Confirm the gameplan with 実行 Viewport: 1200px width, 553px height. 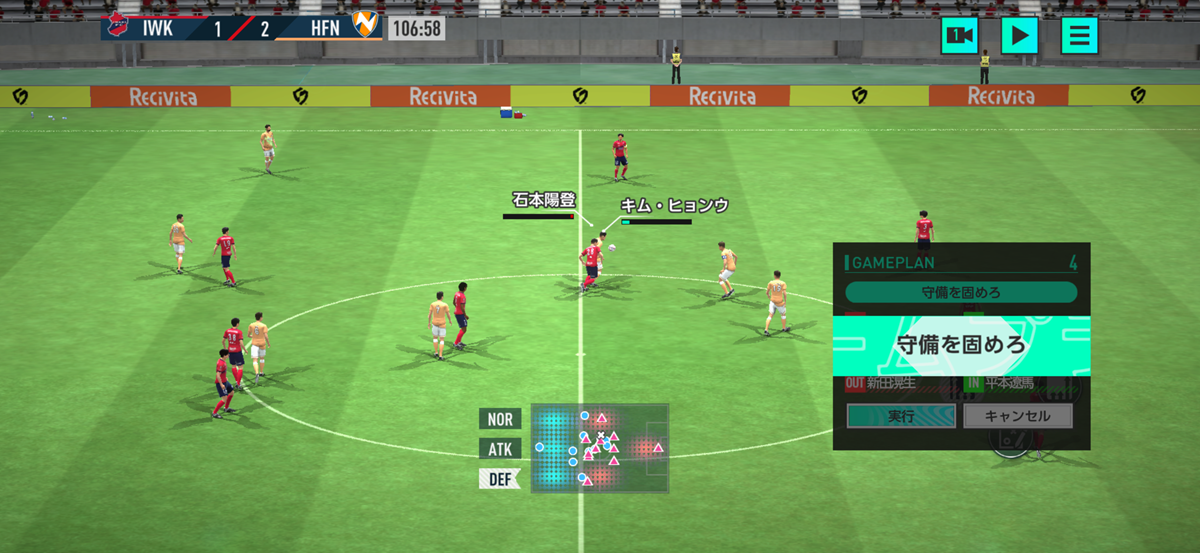[x=901, y=416]
